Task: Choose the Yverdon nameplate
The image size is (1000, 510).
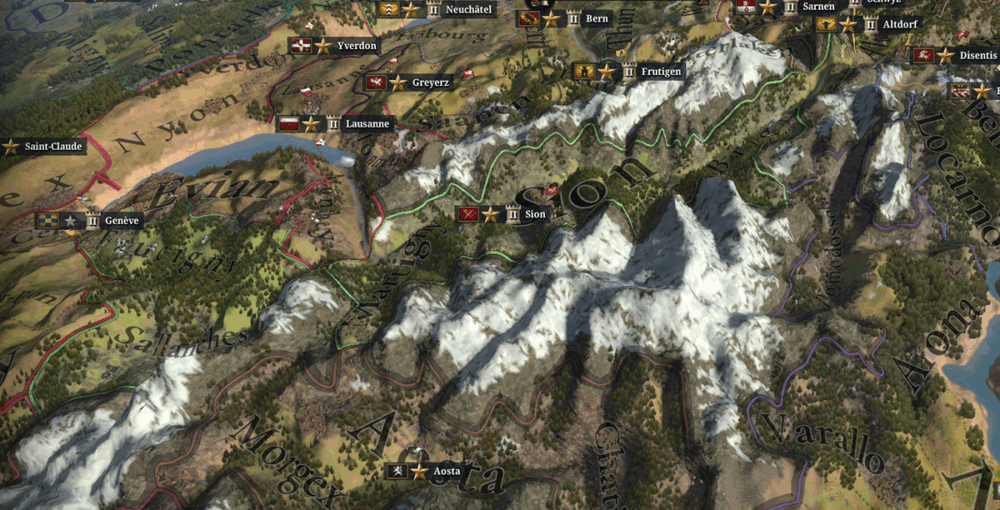Action: [x=356, y=46]
